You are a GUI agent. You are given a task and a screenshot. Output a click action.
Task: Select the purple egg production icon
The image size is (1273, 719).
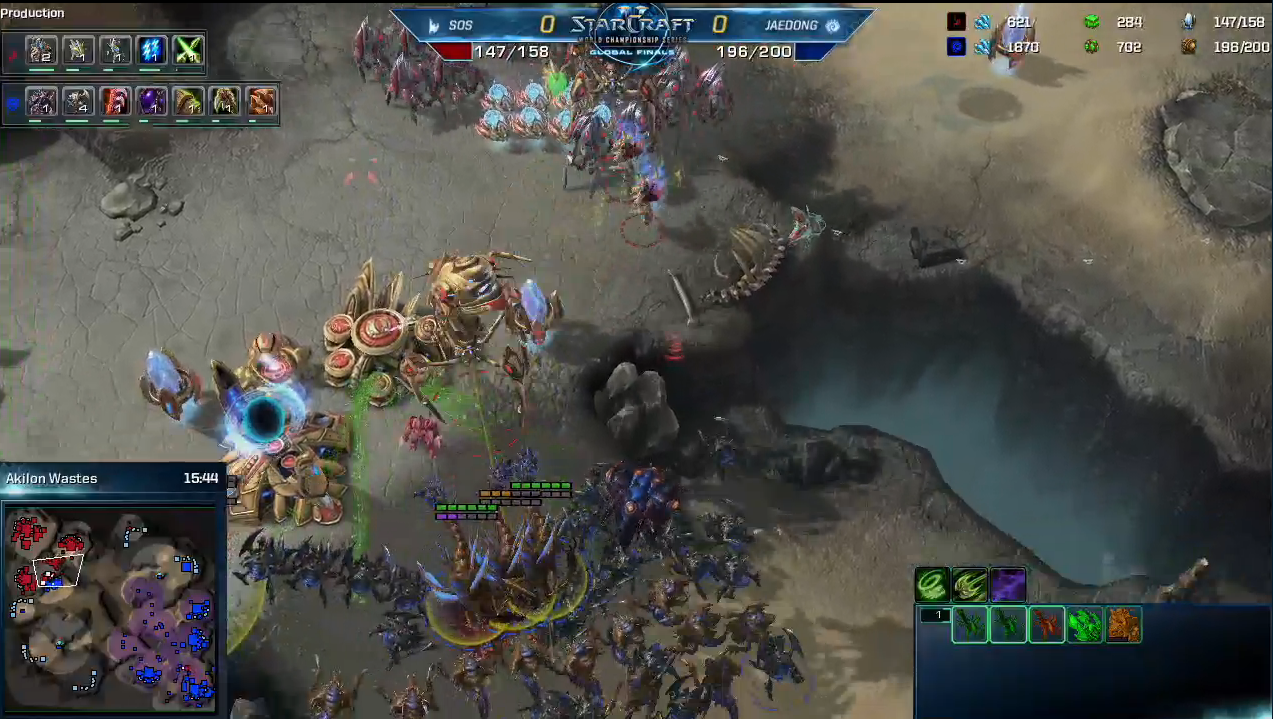[x=152, y=101]
